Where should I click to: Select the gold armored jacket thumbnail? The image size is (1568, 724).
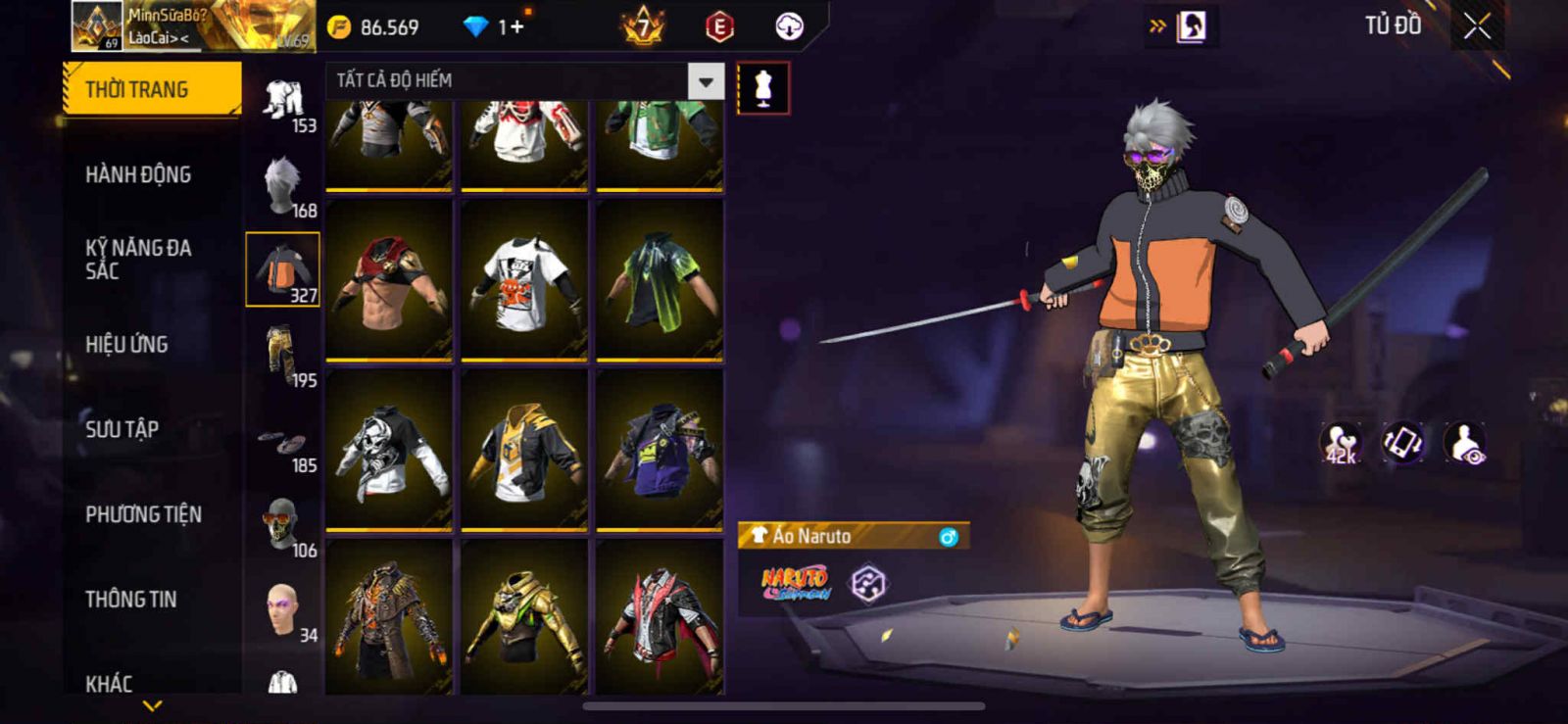point(524,619)
